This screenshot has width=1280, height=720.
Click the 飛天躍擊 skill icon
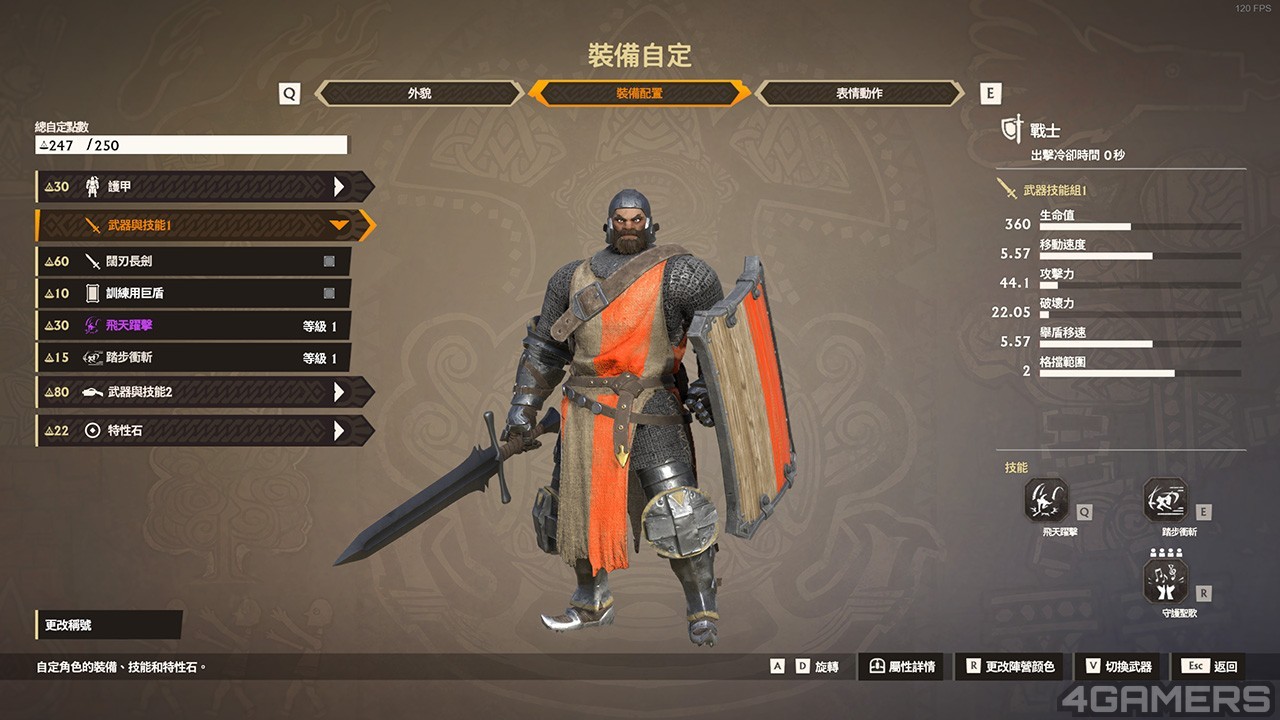(1046, 500)
